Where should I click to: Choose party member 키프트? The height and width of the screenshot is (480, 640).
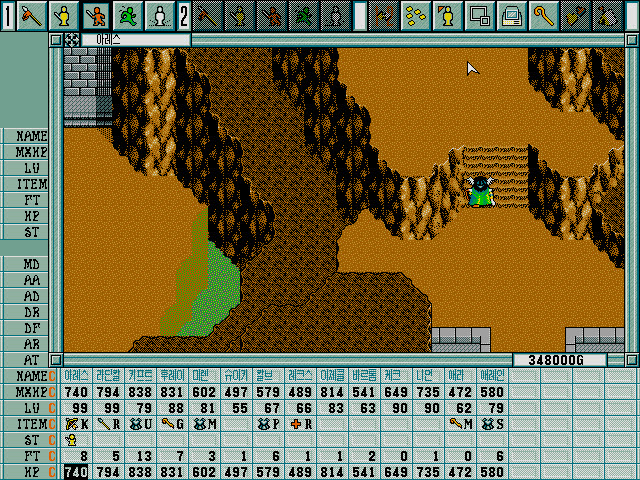point(141,375)
